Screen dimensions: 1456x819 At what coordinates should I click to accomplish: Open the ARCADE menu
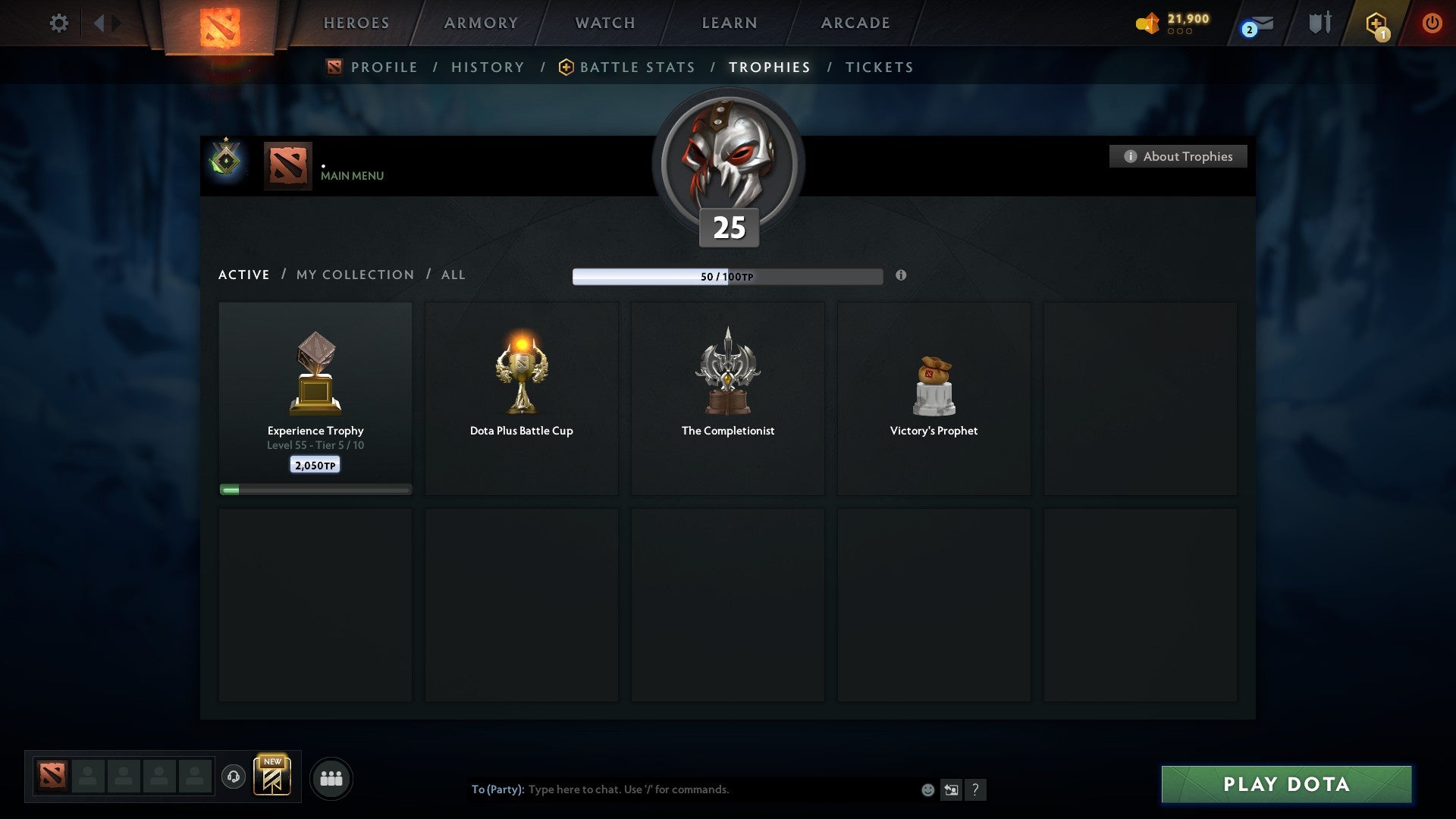click(854, 23)
